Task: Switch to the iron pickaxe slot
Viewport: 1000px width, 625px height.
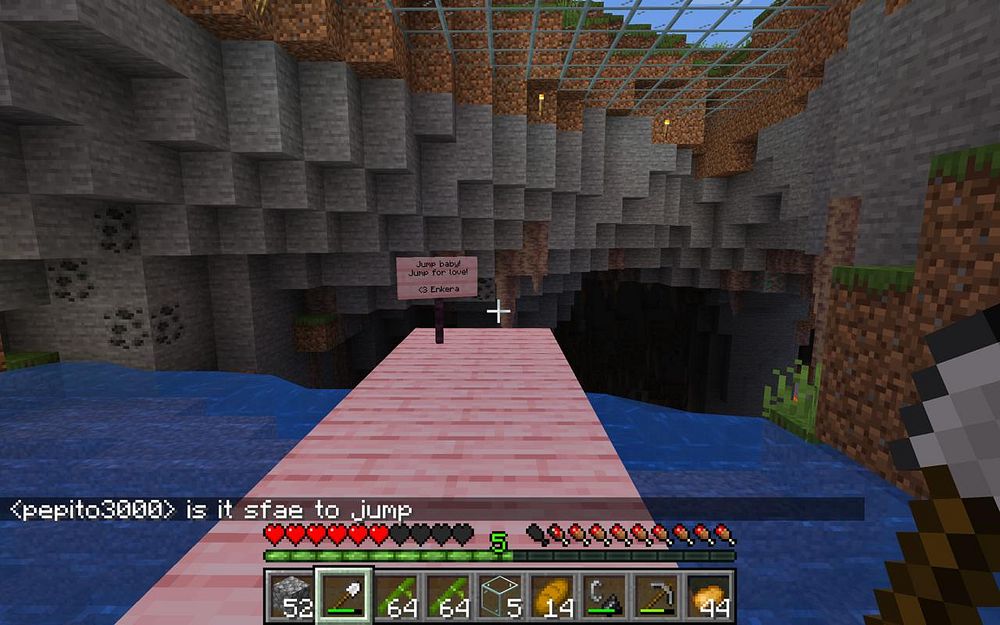Action: [656, 595]
